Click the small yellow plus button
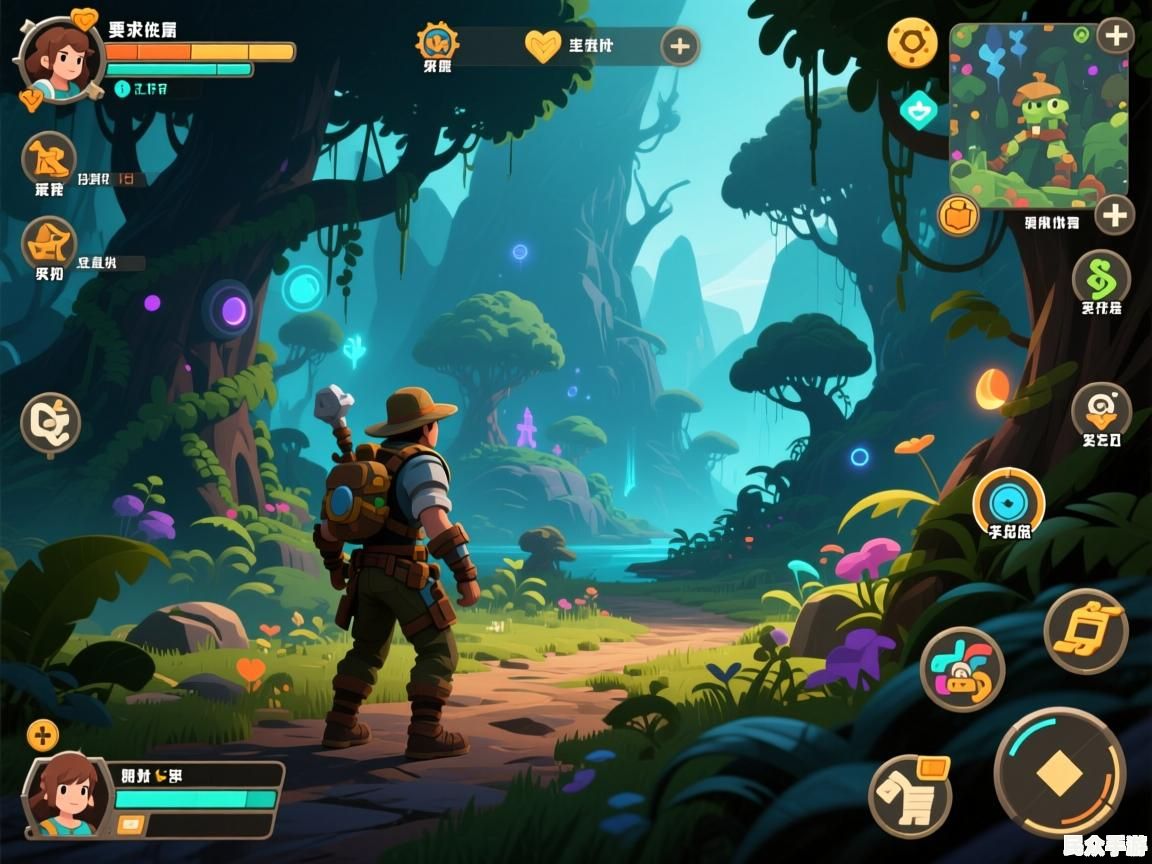The image size is (1152, 864). pyautogui.click(x=42, y=737)
